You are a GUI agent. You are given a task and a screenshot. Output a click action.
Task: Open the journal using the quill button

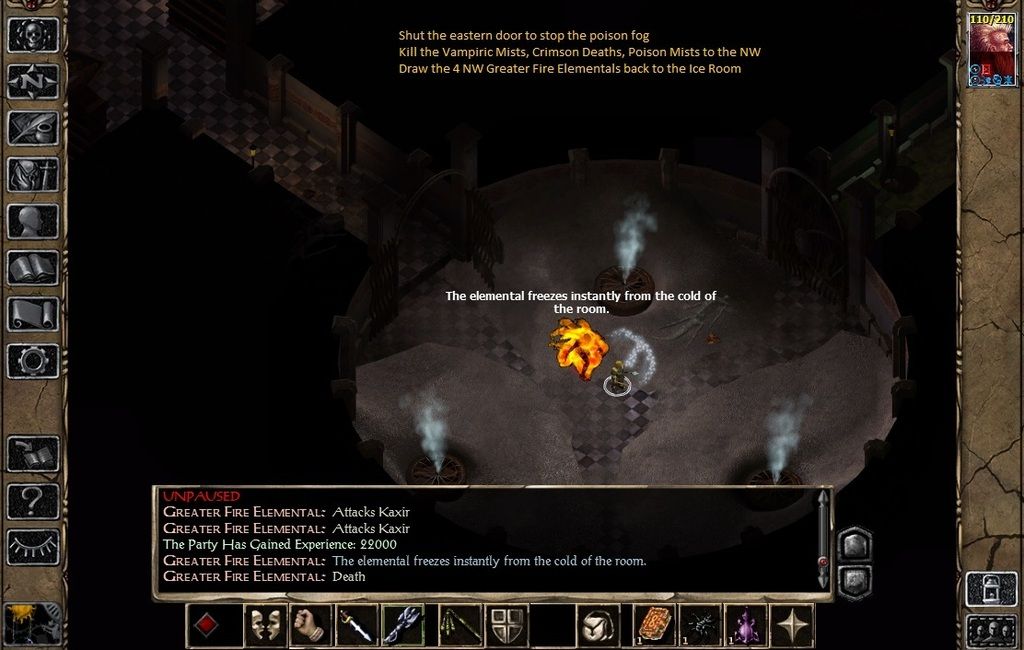[x=33, y=128]
